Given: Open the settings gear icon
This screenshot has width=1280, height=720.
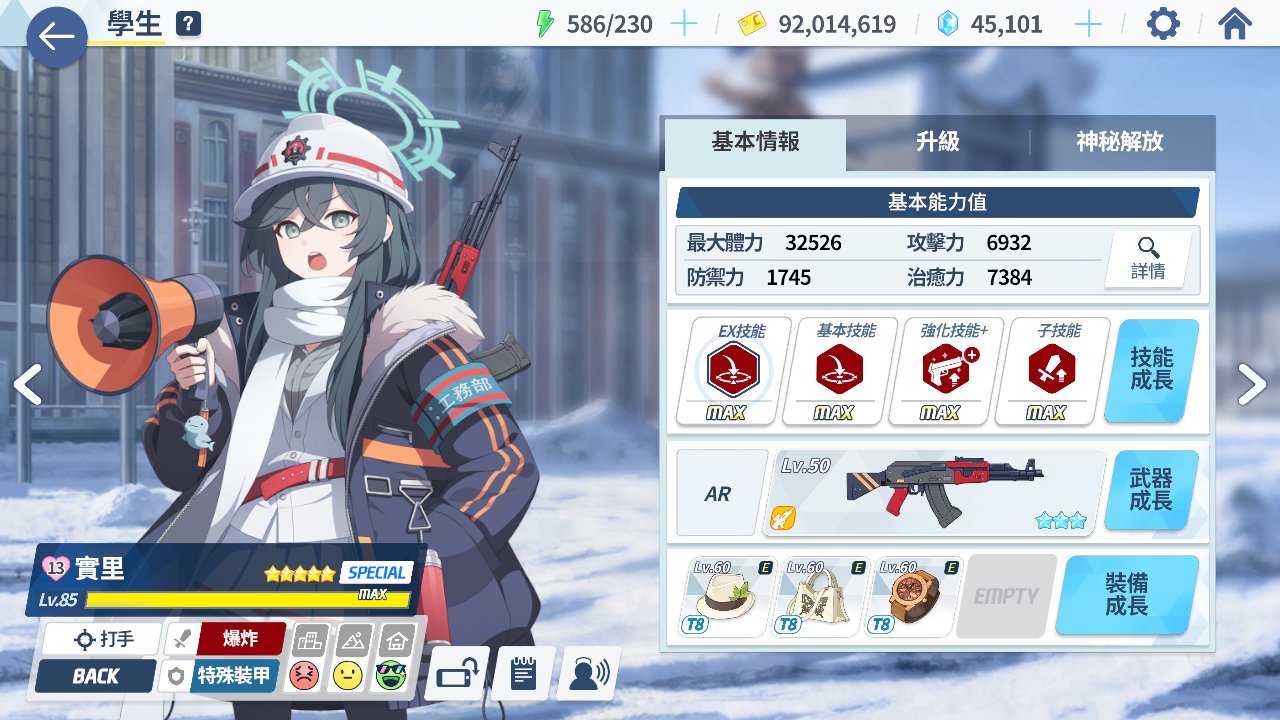Looking at the screenshot, I should click(x=1162, y=24).
